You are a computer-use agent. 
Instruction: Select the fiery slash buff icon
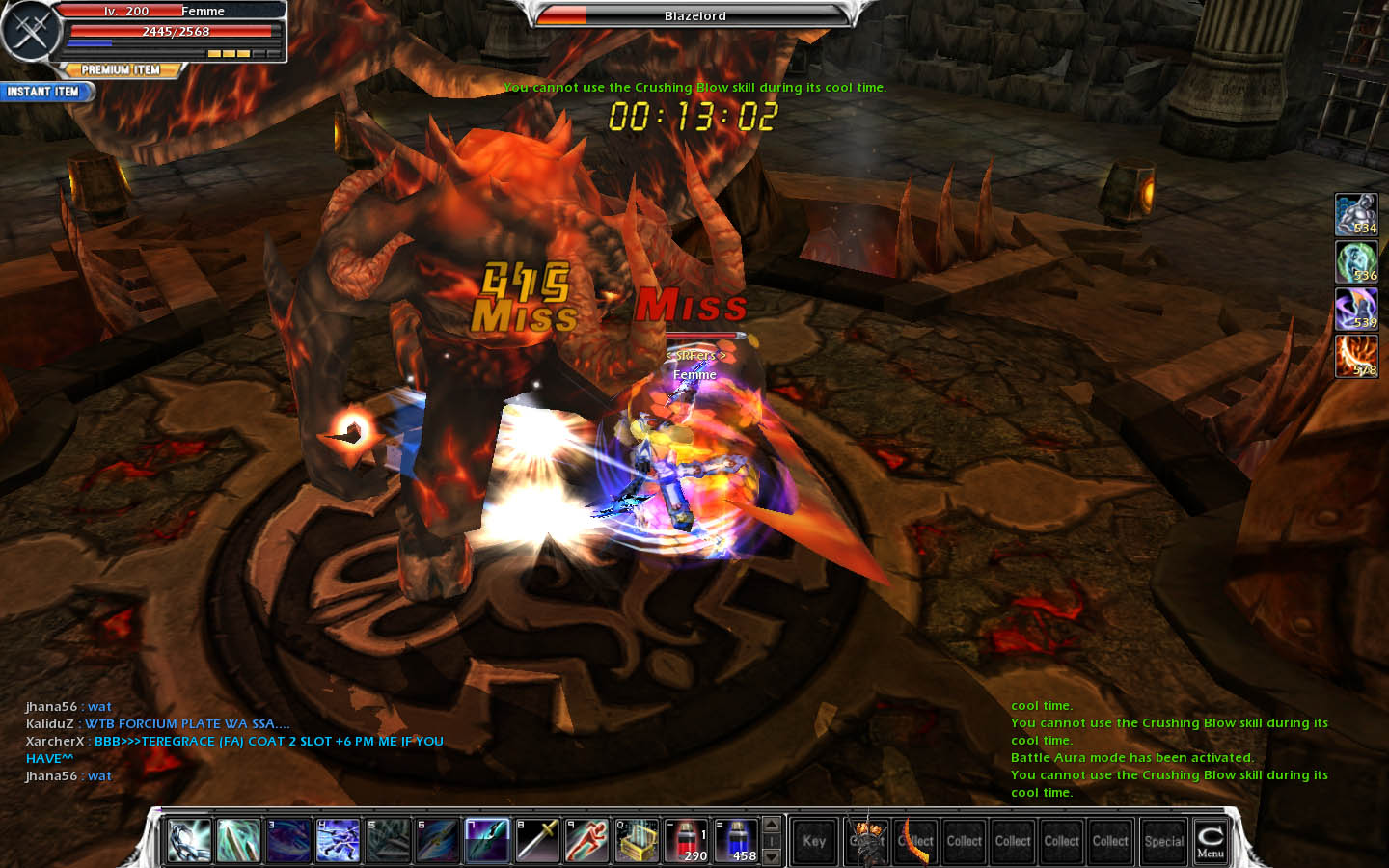point(1356,356)
